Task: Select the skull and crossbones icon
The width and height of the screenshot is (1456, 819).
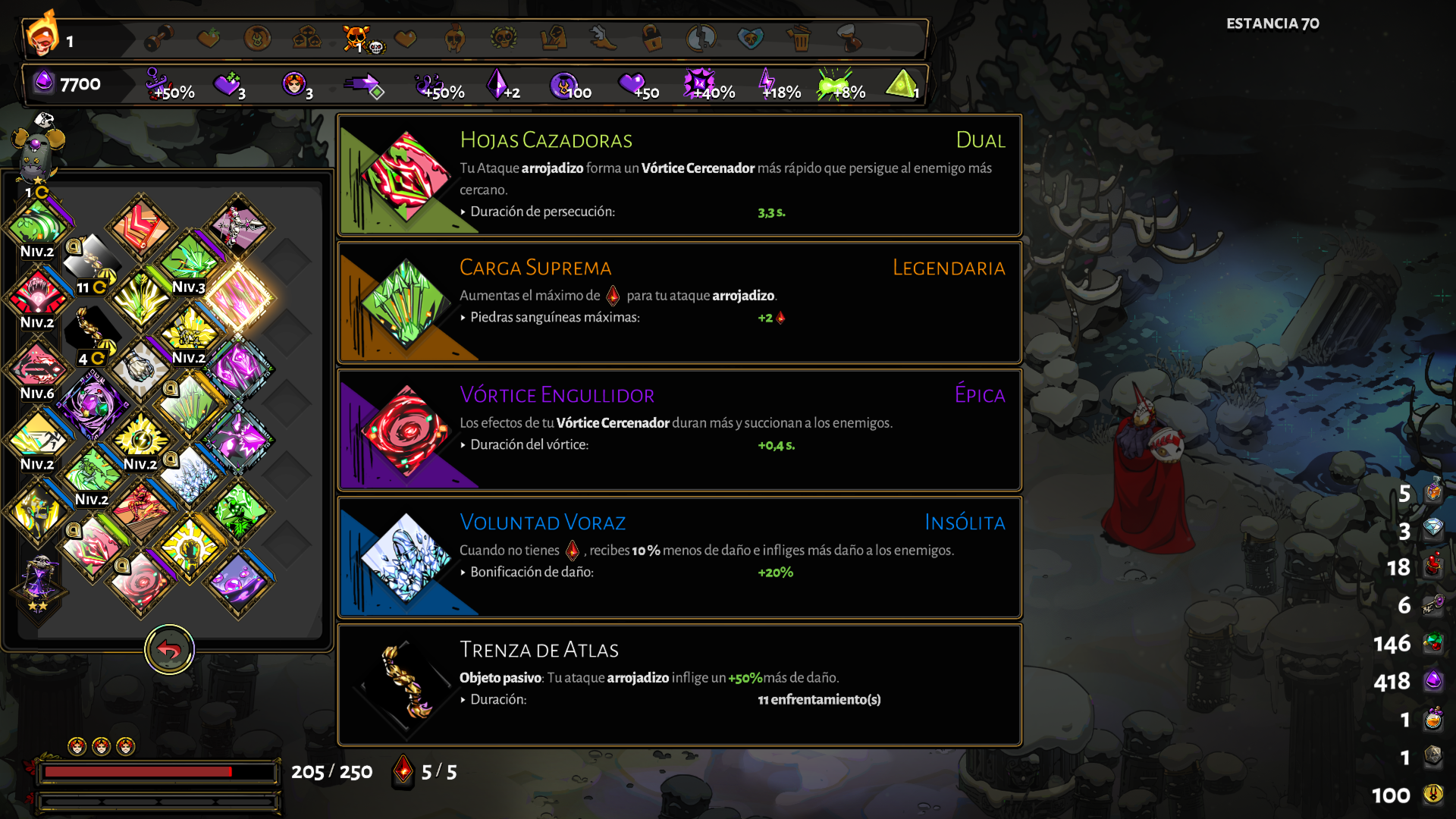Action: click(x=356, y=38)
